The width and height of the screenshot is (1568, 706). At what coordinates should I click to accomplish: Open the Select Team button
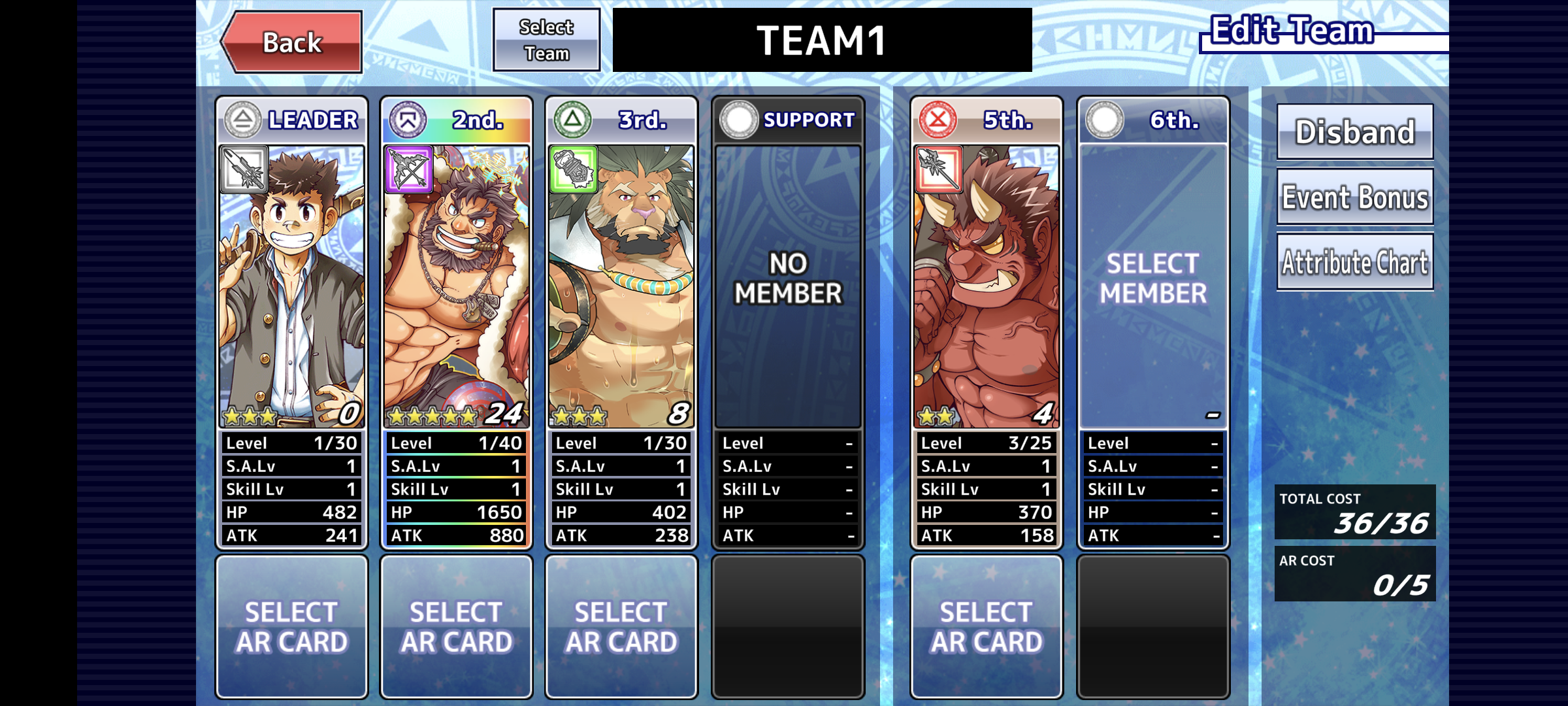[546, 41]
